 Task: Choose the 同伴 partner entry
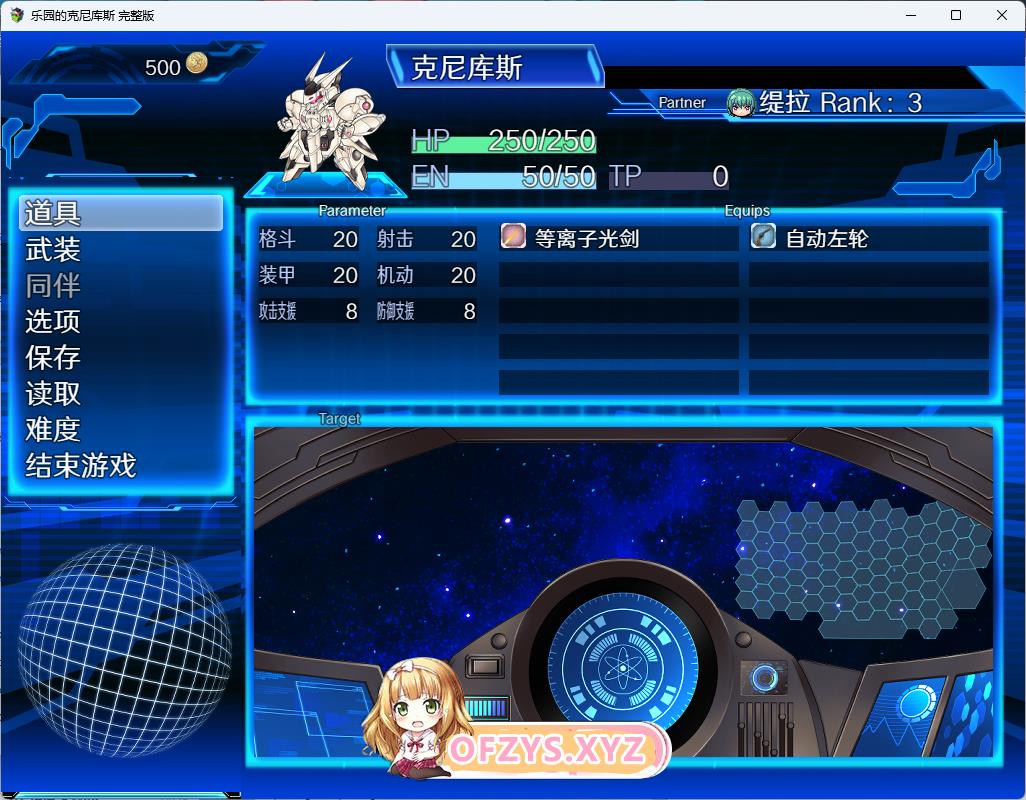(54, 286)
